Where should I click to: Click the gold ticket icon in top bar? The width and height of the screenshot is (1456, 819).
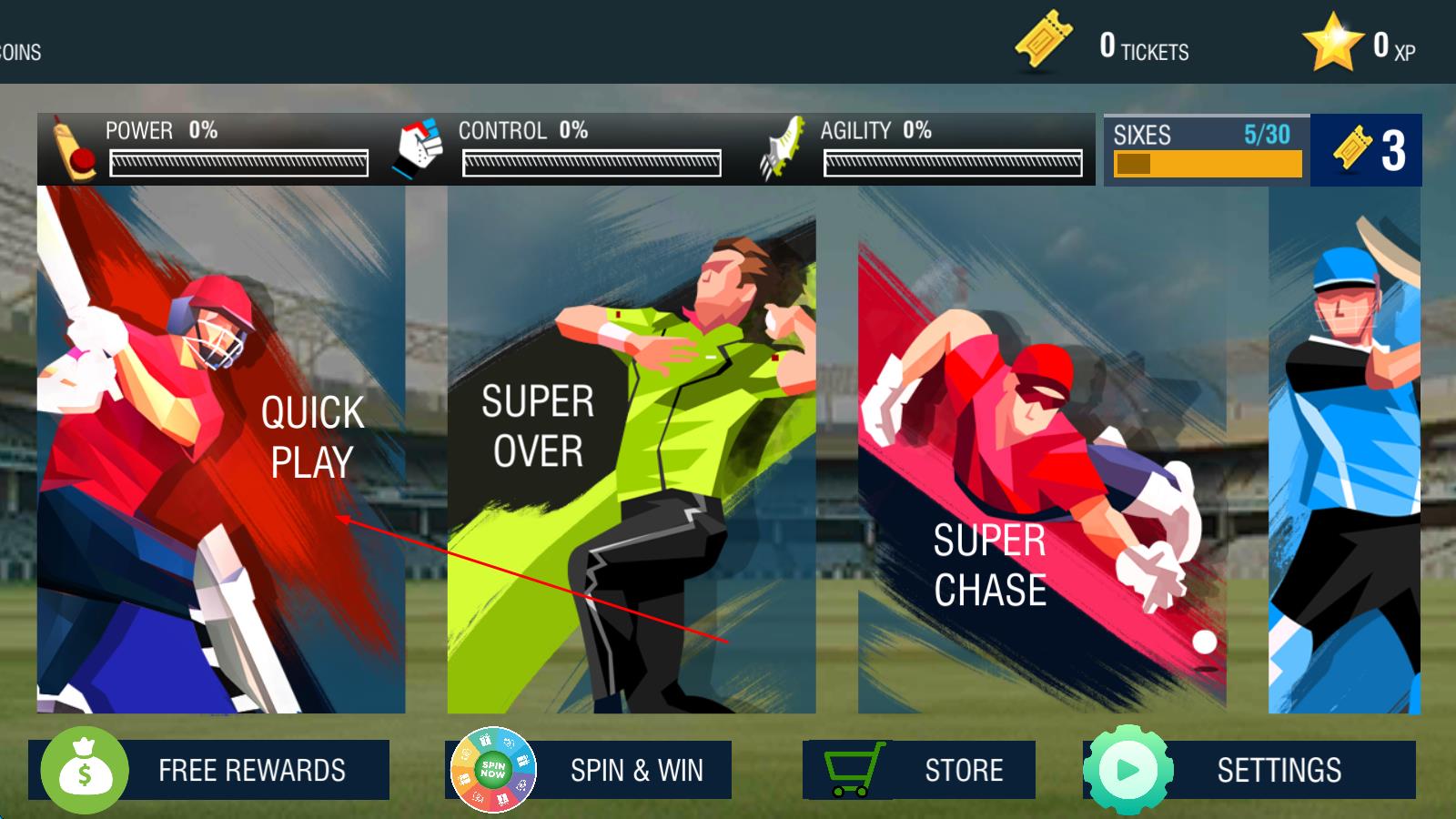tap(1043, 41)
